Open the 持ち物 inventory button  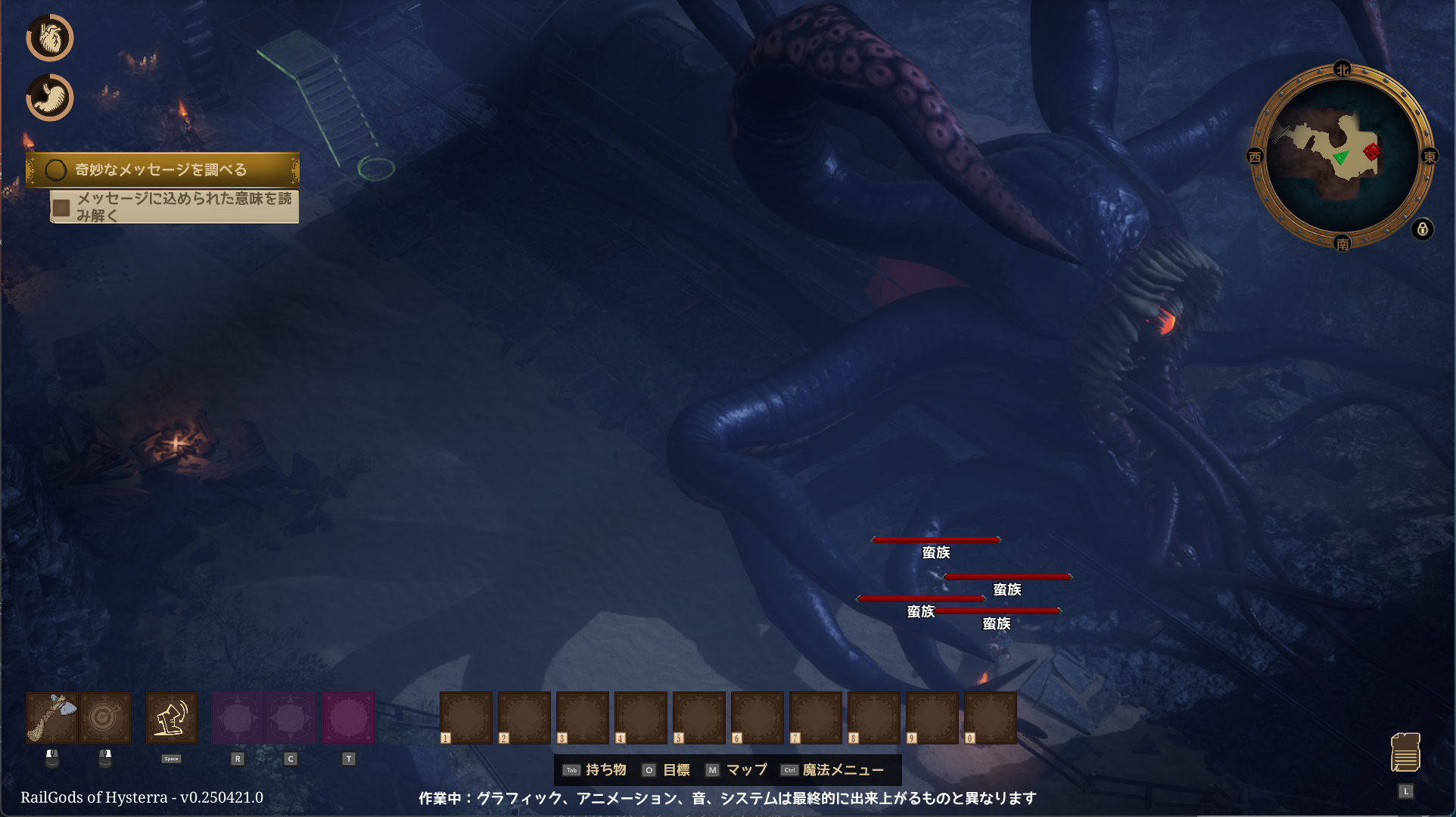point(596,770)
